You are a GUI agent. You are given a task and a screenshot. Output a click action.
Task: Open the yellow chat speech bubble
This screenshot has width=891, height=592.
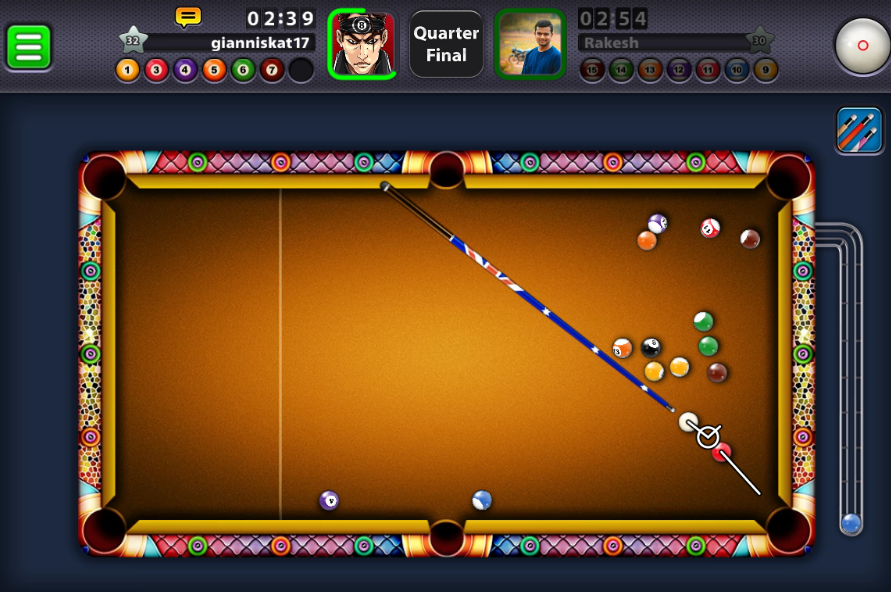pos(188,17)
